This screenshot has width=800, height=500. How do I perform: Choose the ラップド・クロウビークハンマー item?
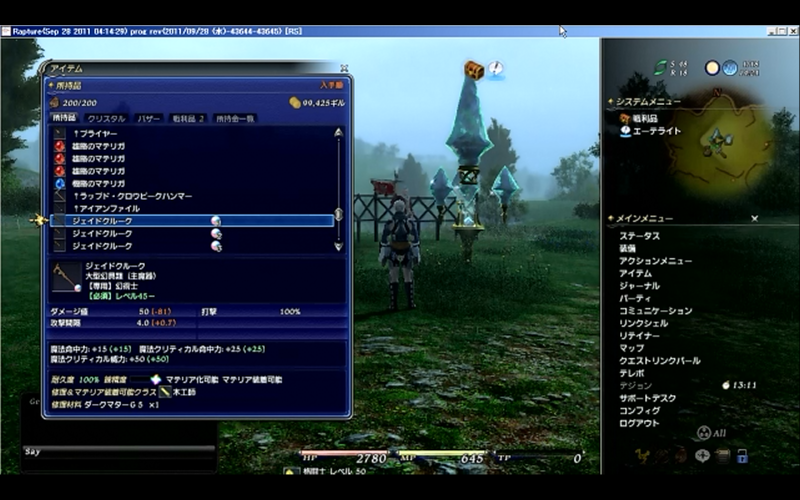tap(132, 196)
